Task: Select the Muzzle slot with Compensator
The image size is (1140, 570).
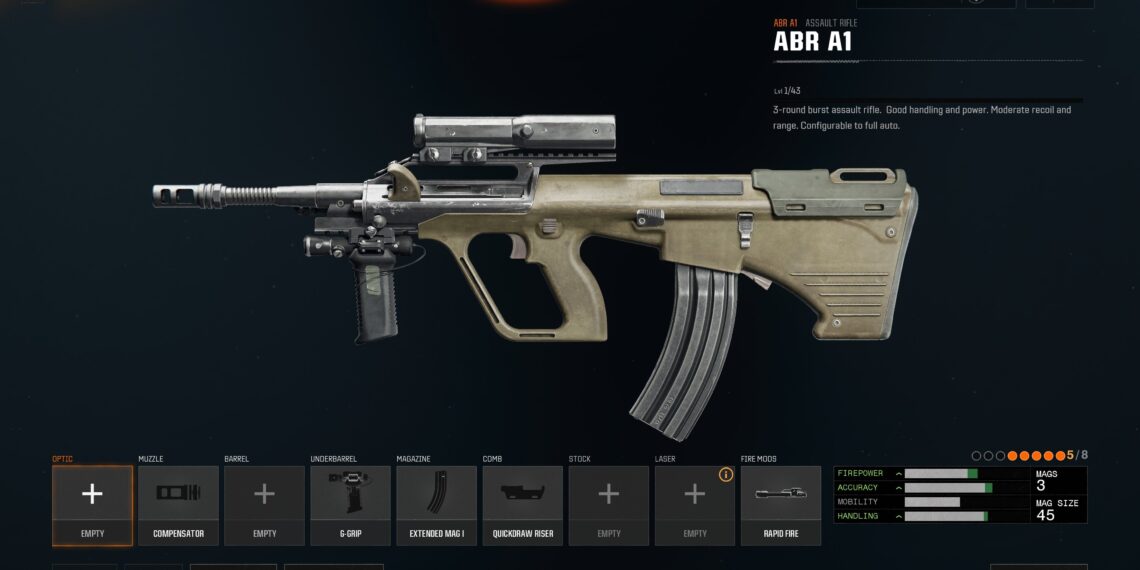Action: (x=178, y=505)
